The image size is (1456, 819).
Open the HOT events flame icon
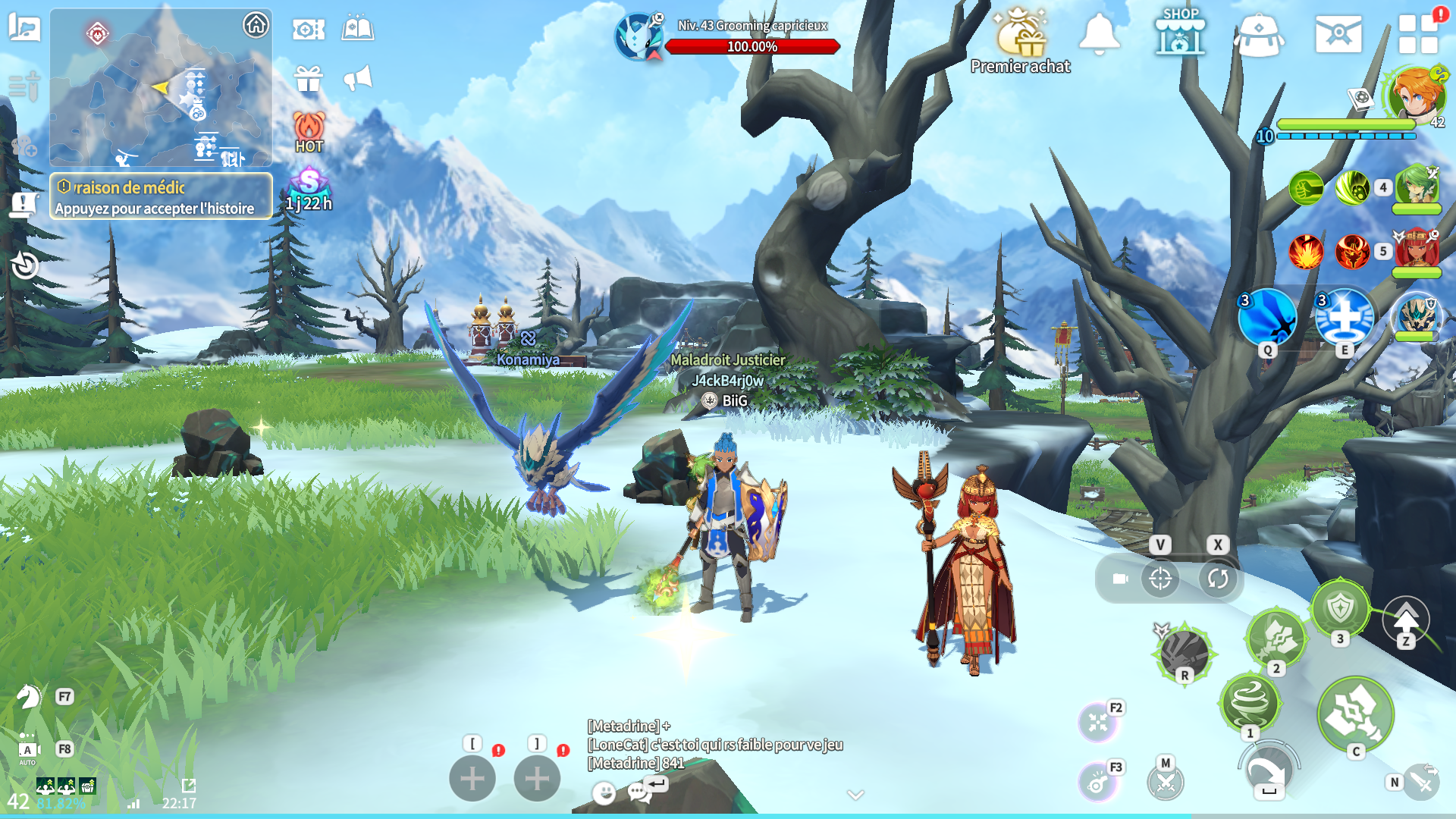[x=309, y=132]
